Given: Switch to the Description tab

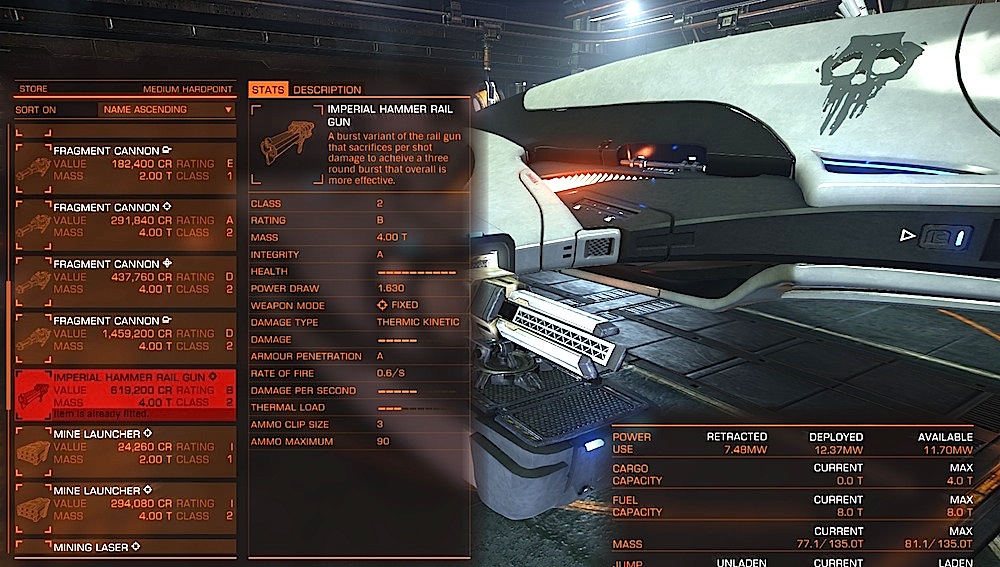Looking at the screenshot, I should pos(327,90).
